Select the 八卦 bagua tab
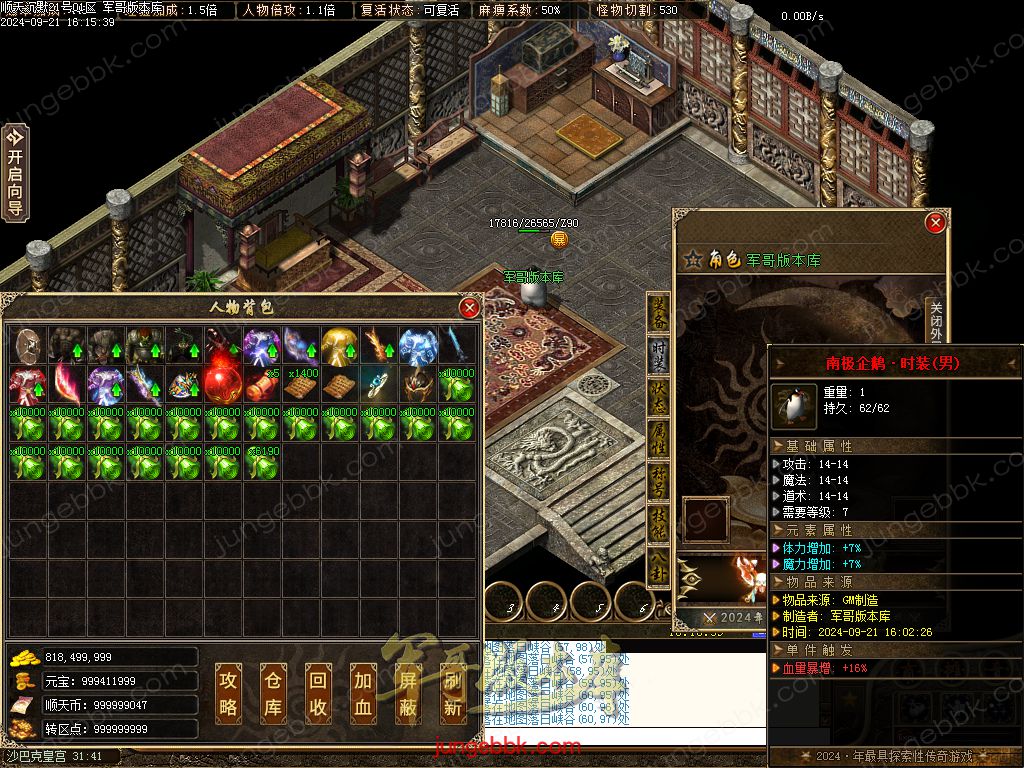This screenshot has height=768, width=1024. click(x=659, y=564)
